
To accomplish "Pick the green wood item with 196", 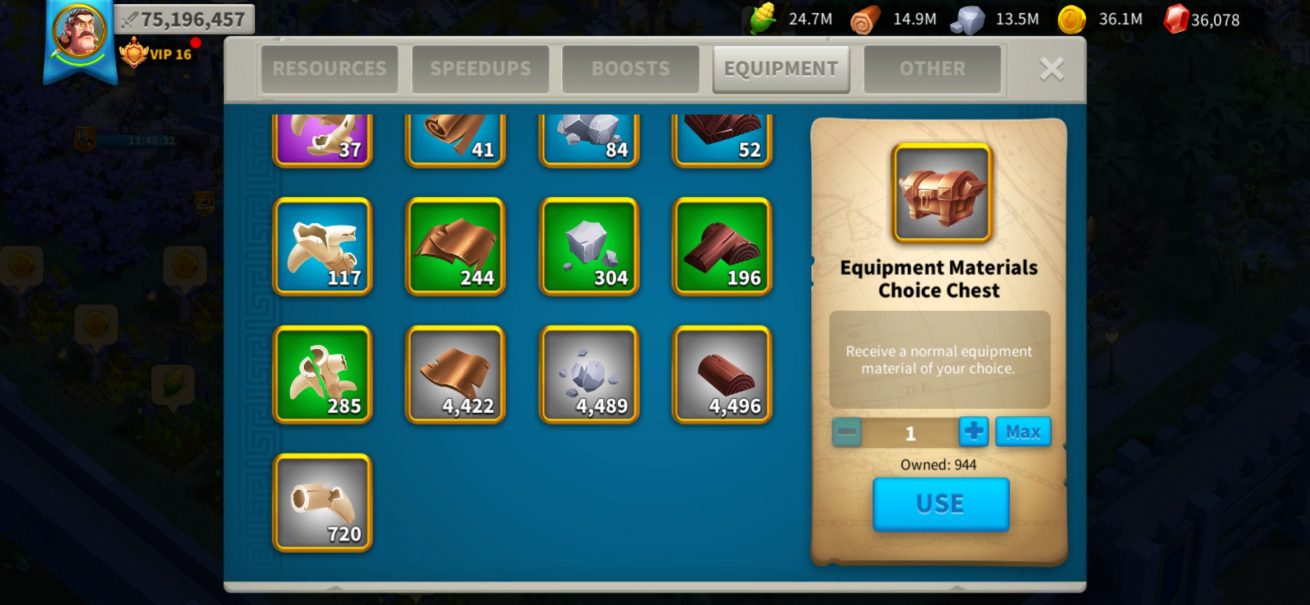I will (722, 246).
